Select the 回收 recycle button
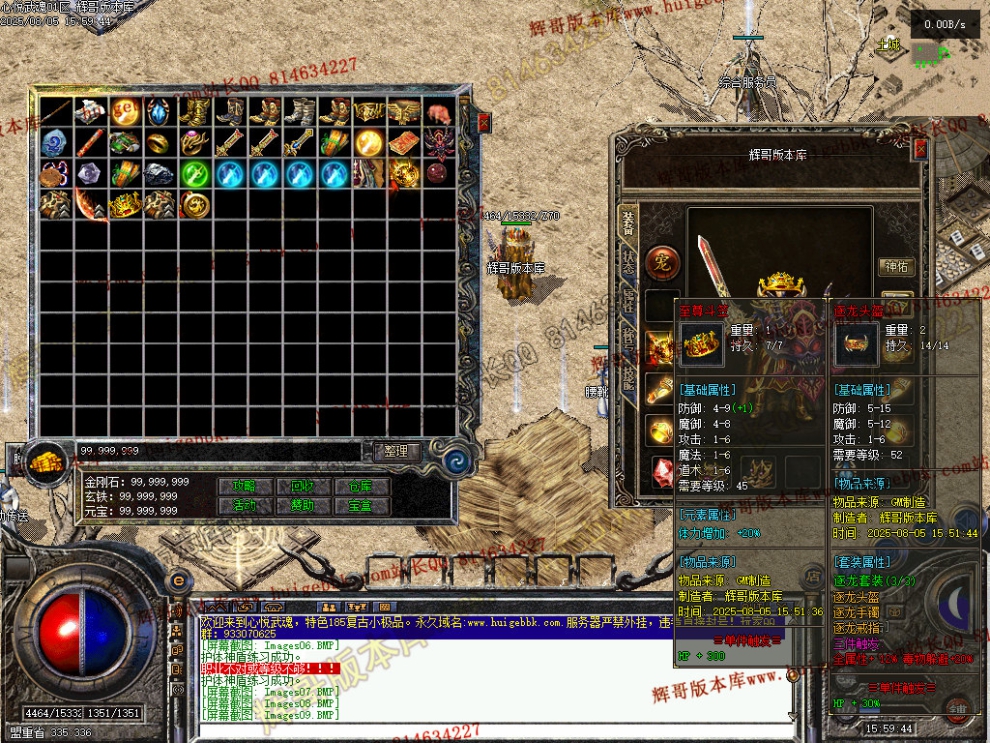The width and height of the screenshot is (990, 743). (302, 486)
